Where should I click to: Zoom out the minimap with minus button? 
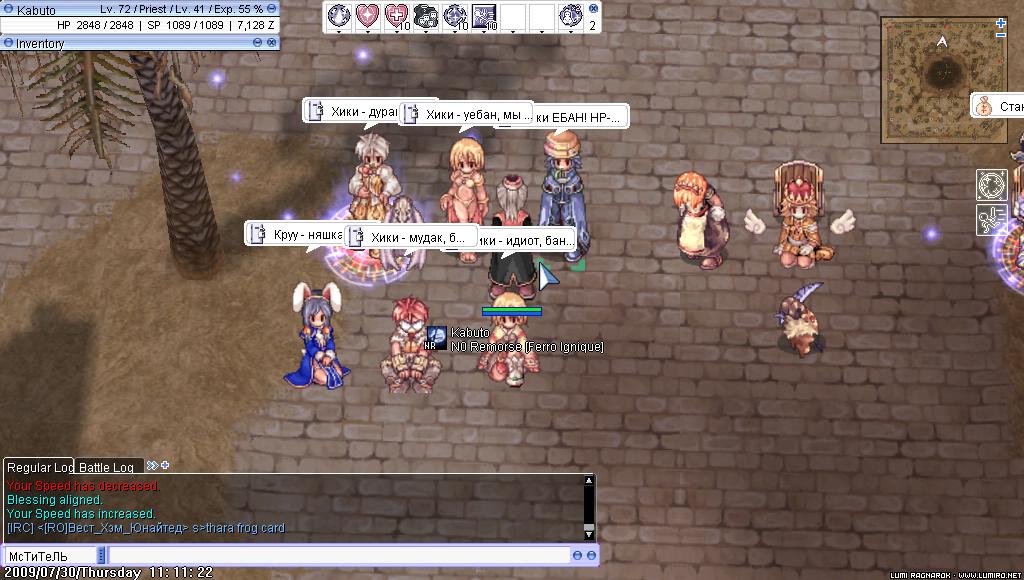1001,36
